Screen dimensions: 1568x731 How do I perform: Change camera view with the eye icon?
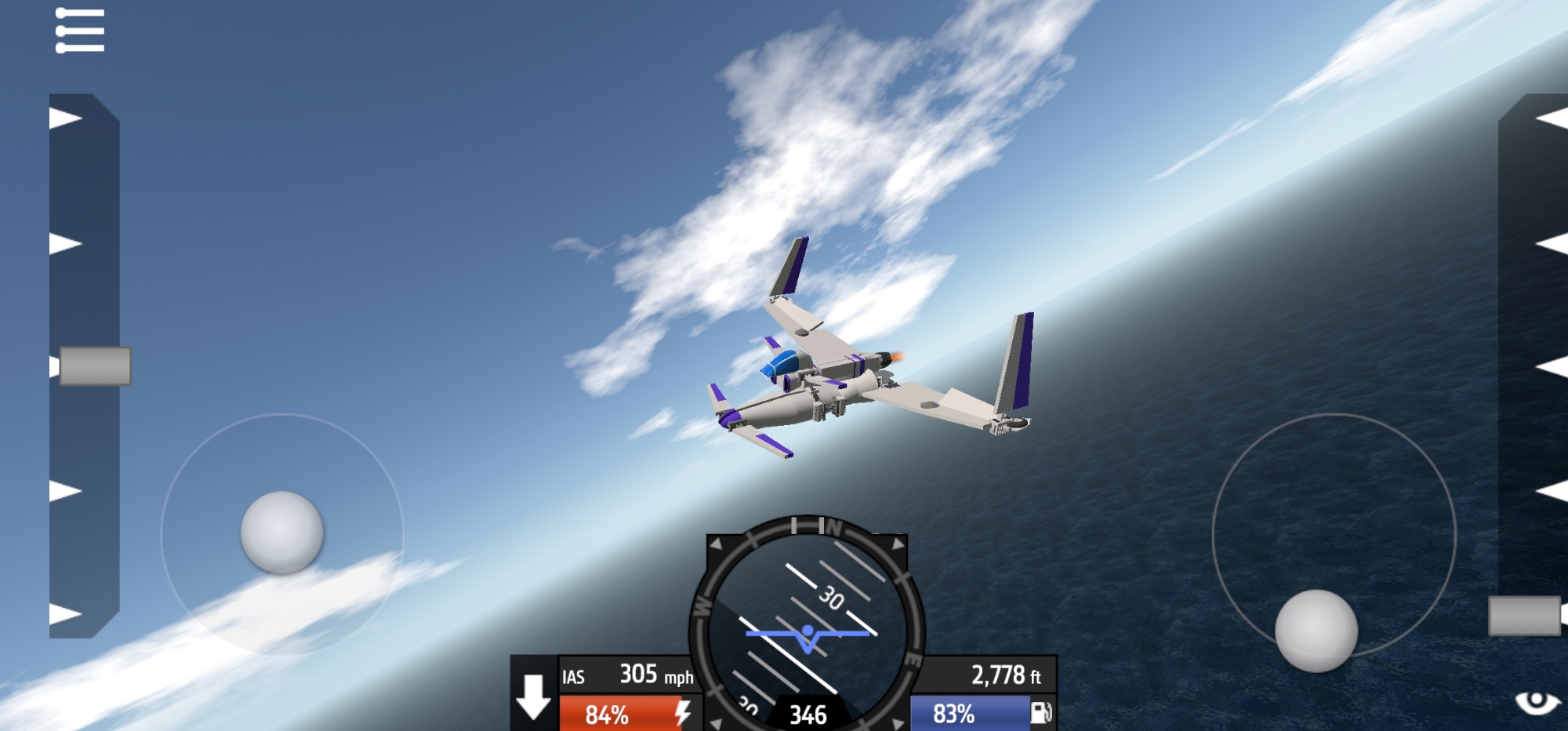tap(1537, 700)
